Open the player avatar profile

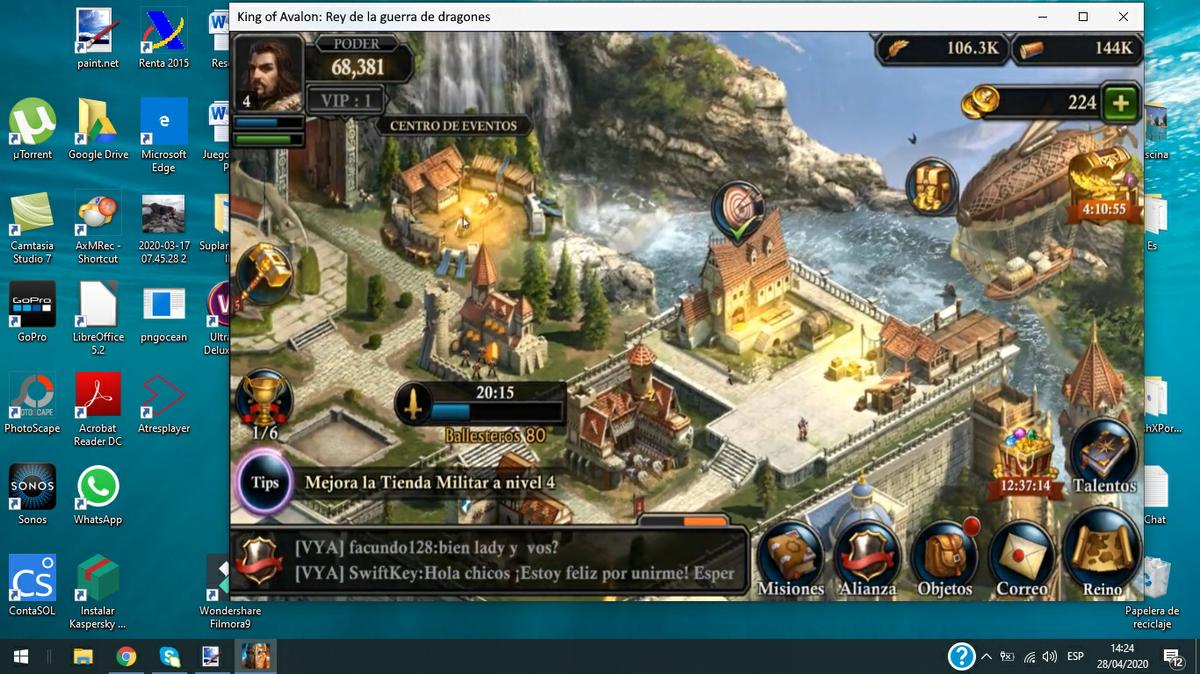(267, 73)
